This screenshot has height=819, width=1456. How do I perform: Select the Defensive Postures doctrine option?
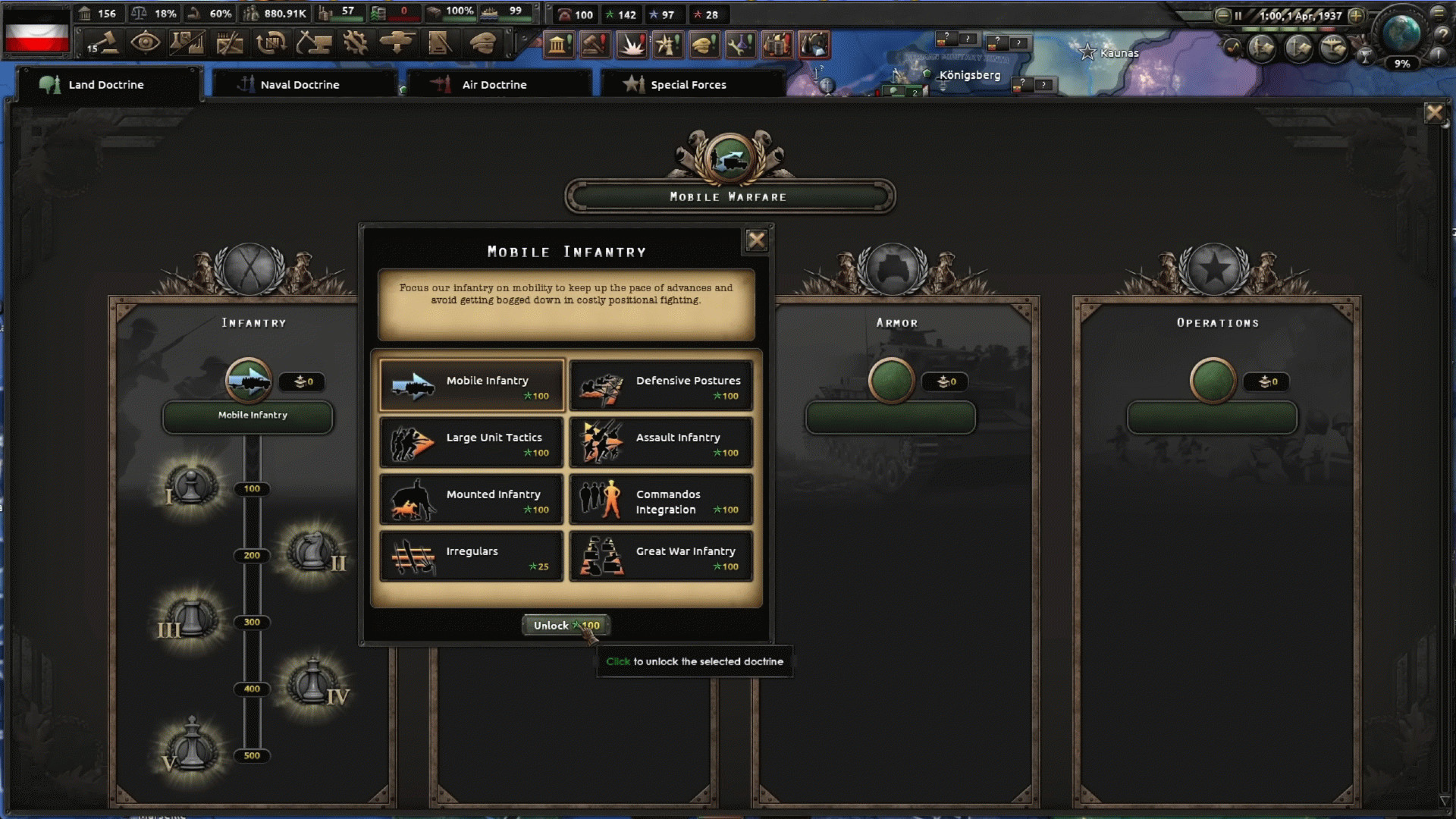click(x=661, y=384)
